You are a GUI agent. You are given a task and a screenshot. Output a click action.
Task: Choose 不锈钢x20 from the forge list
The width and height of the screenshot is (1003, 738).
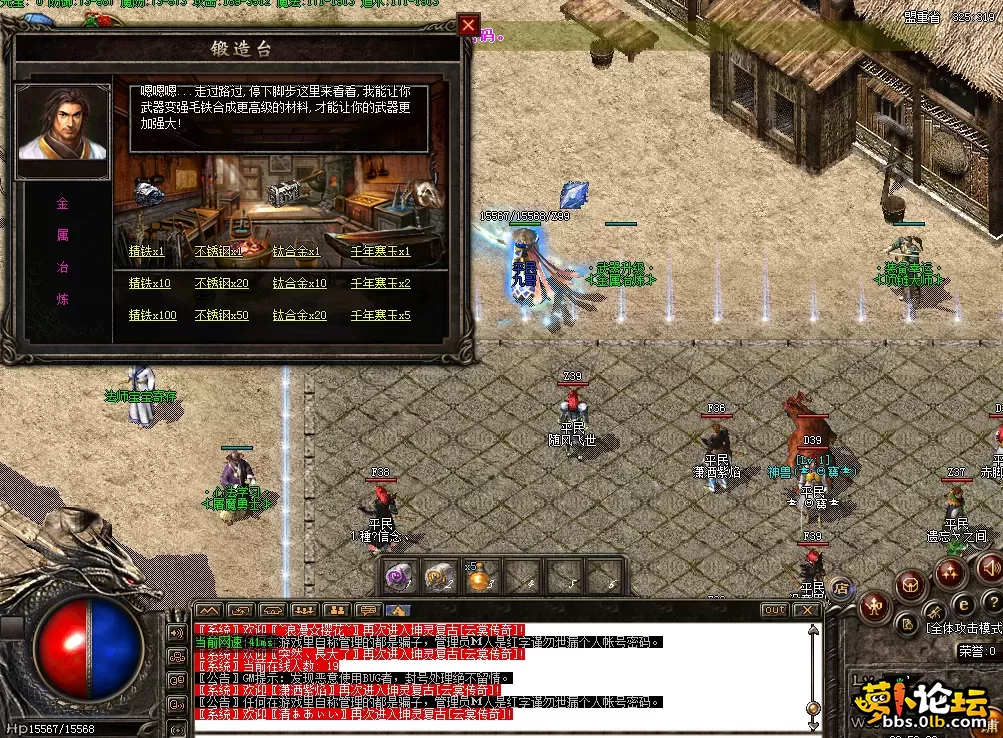pos(221,284)
